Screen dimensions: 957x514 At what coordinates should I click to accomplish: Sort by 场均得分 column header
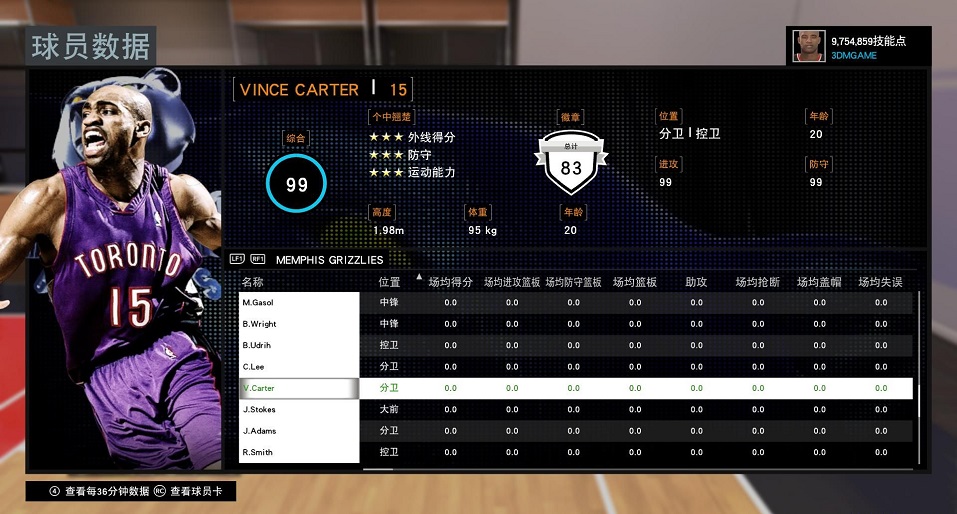(450, 282)
